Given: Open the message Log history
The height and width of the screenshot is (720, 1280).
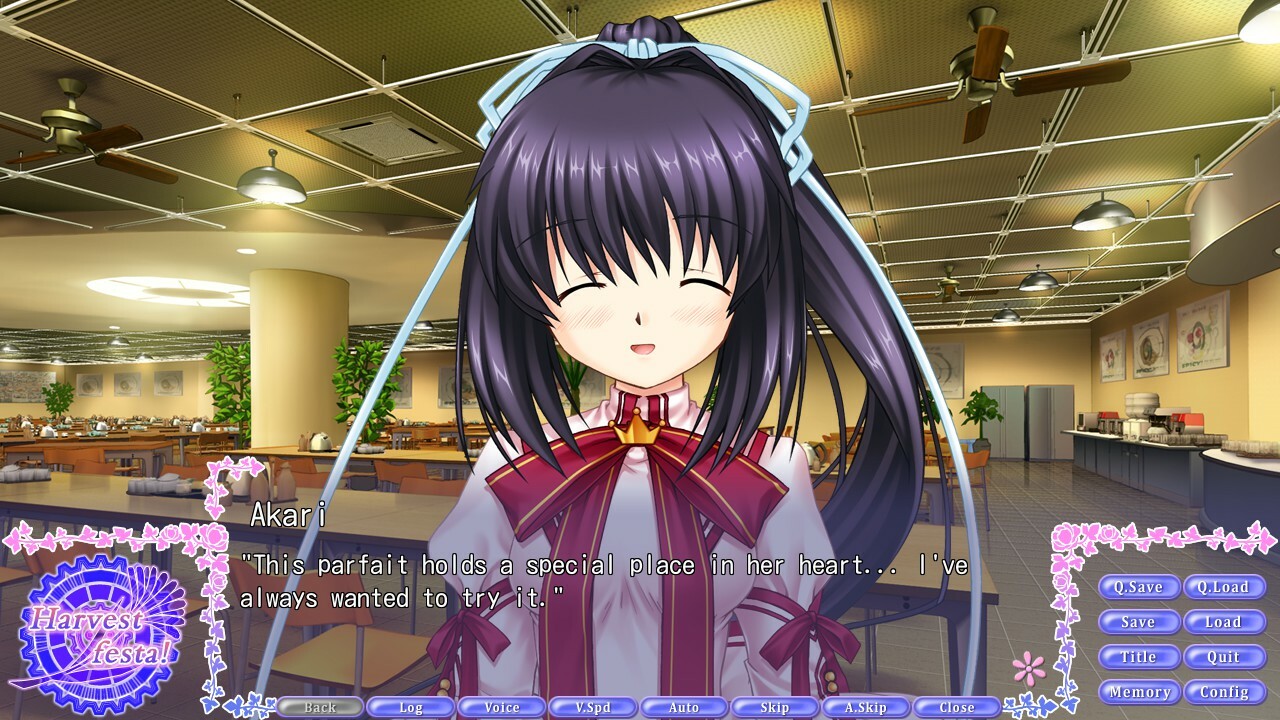Looking at the screenshot, I should [x=410, y=706].
